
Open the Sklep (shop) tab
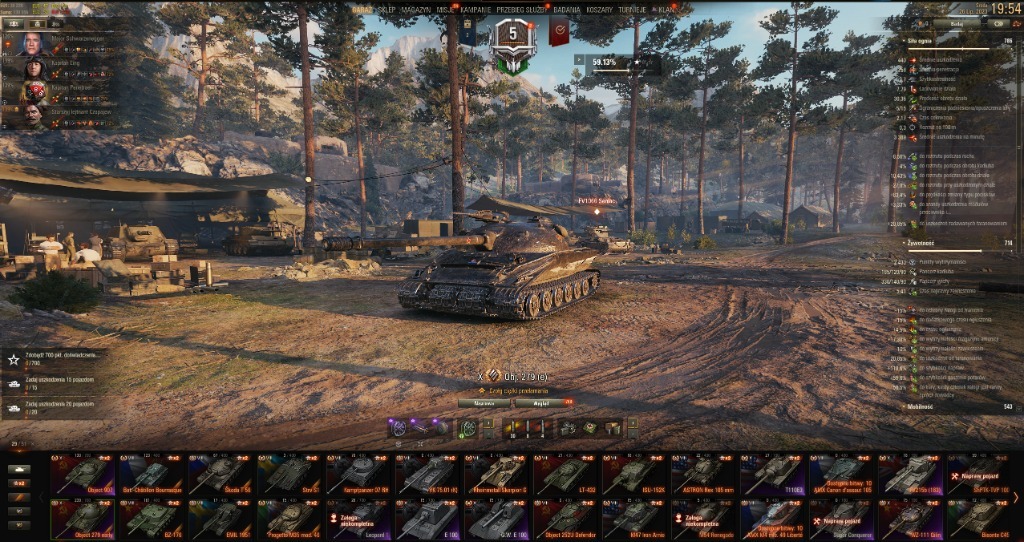(x=387, y=9)
